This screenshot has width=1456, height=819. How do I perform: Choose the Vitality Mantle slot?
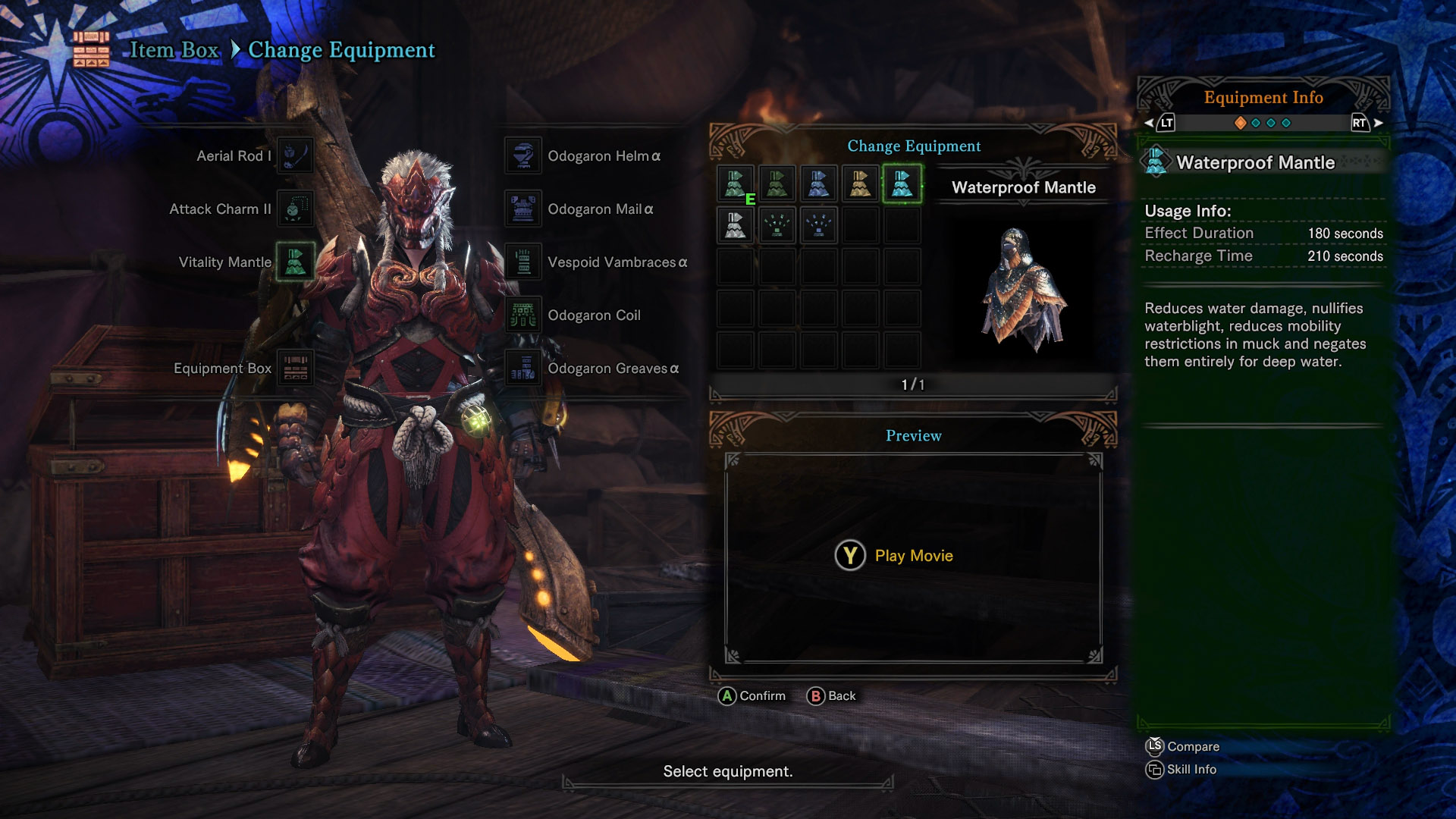point(295,262)
